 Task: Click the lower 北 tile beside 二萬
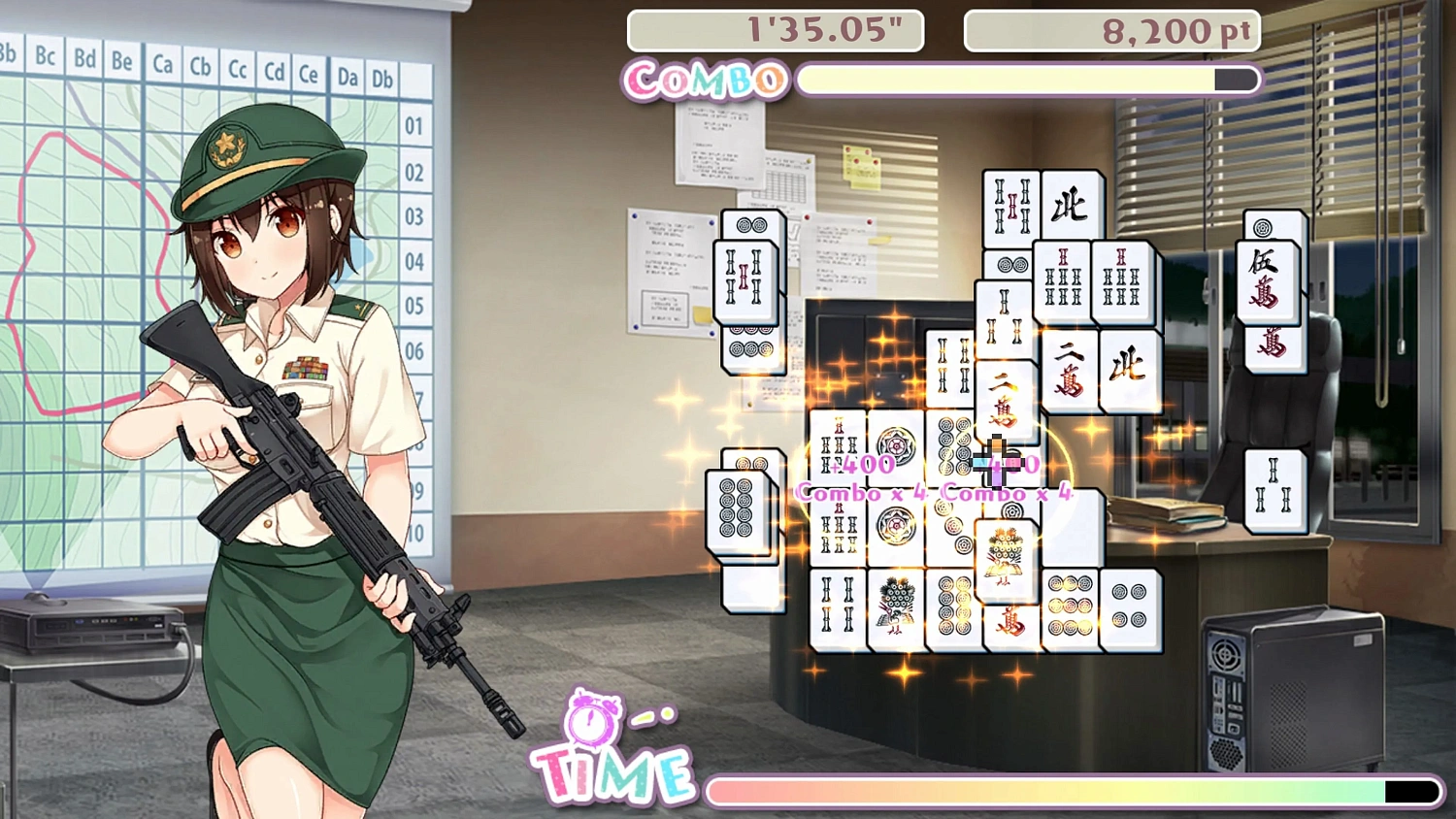click(1133, 370)
